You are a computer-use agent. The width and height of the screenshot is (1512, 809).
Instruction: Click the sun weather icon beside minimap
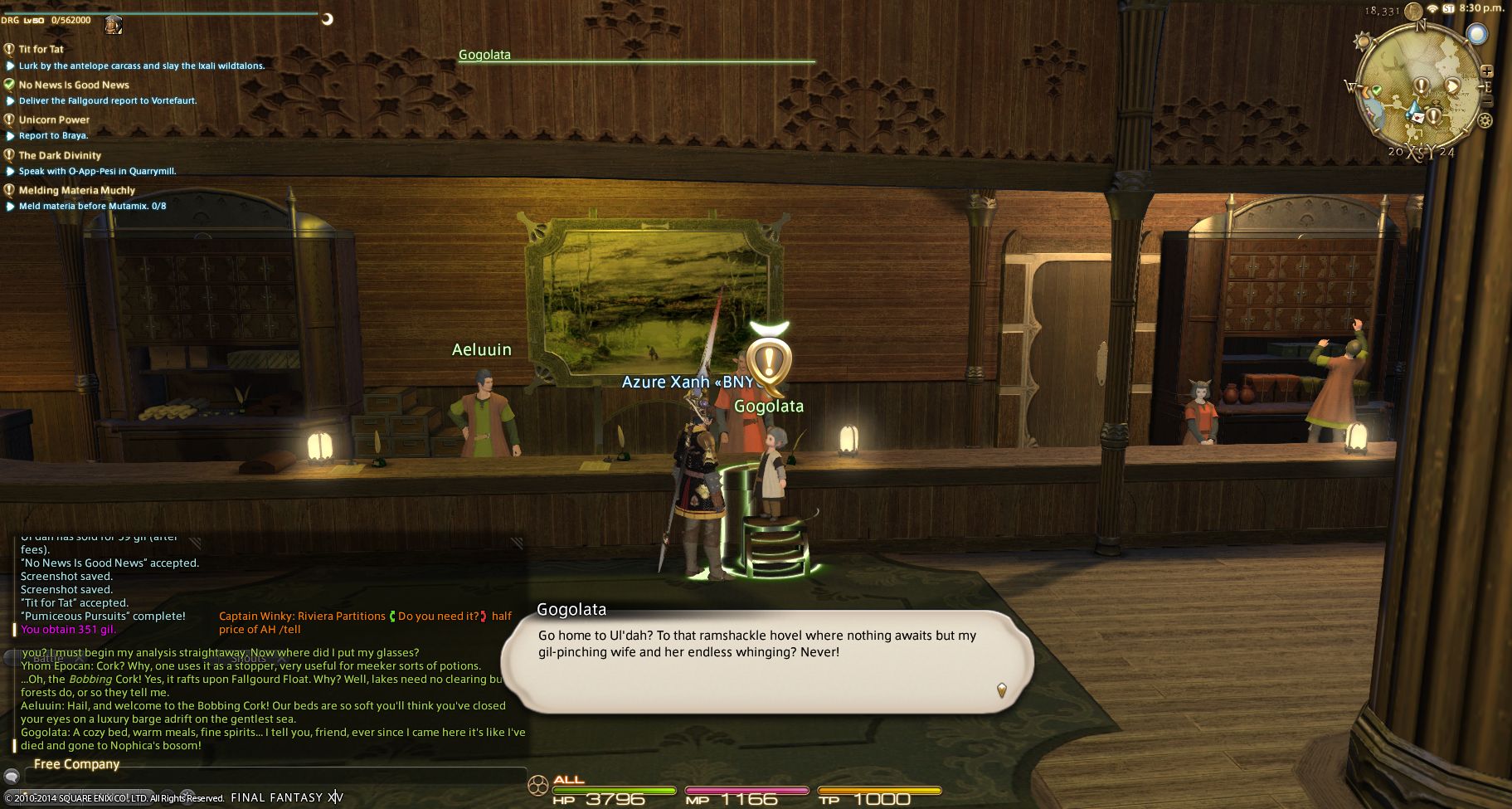(x=1362, y=41)
